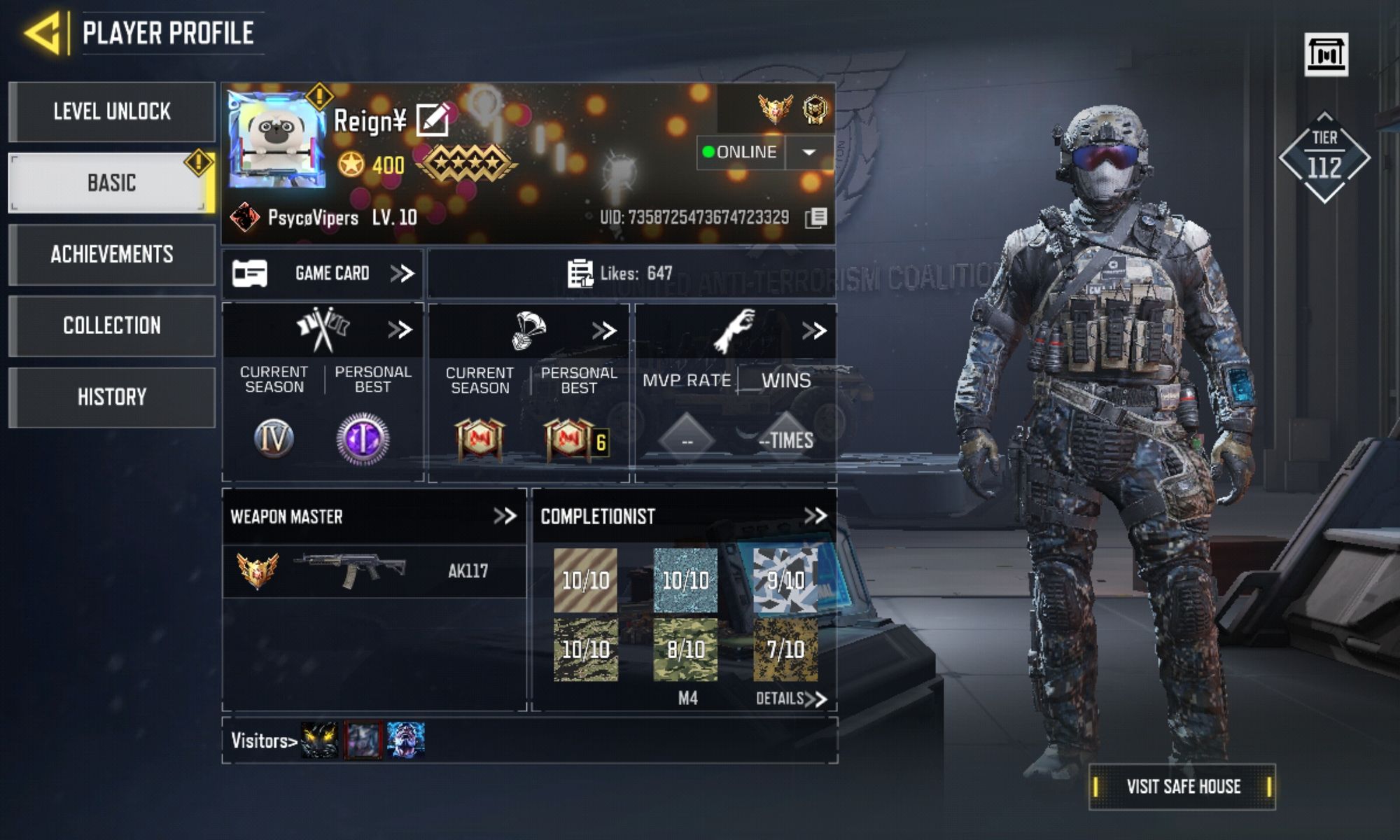Select the Collection tab
This screenshot has height=840, width=1400.
pos(112,325)
